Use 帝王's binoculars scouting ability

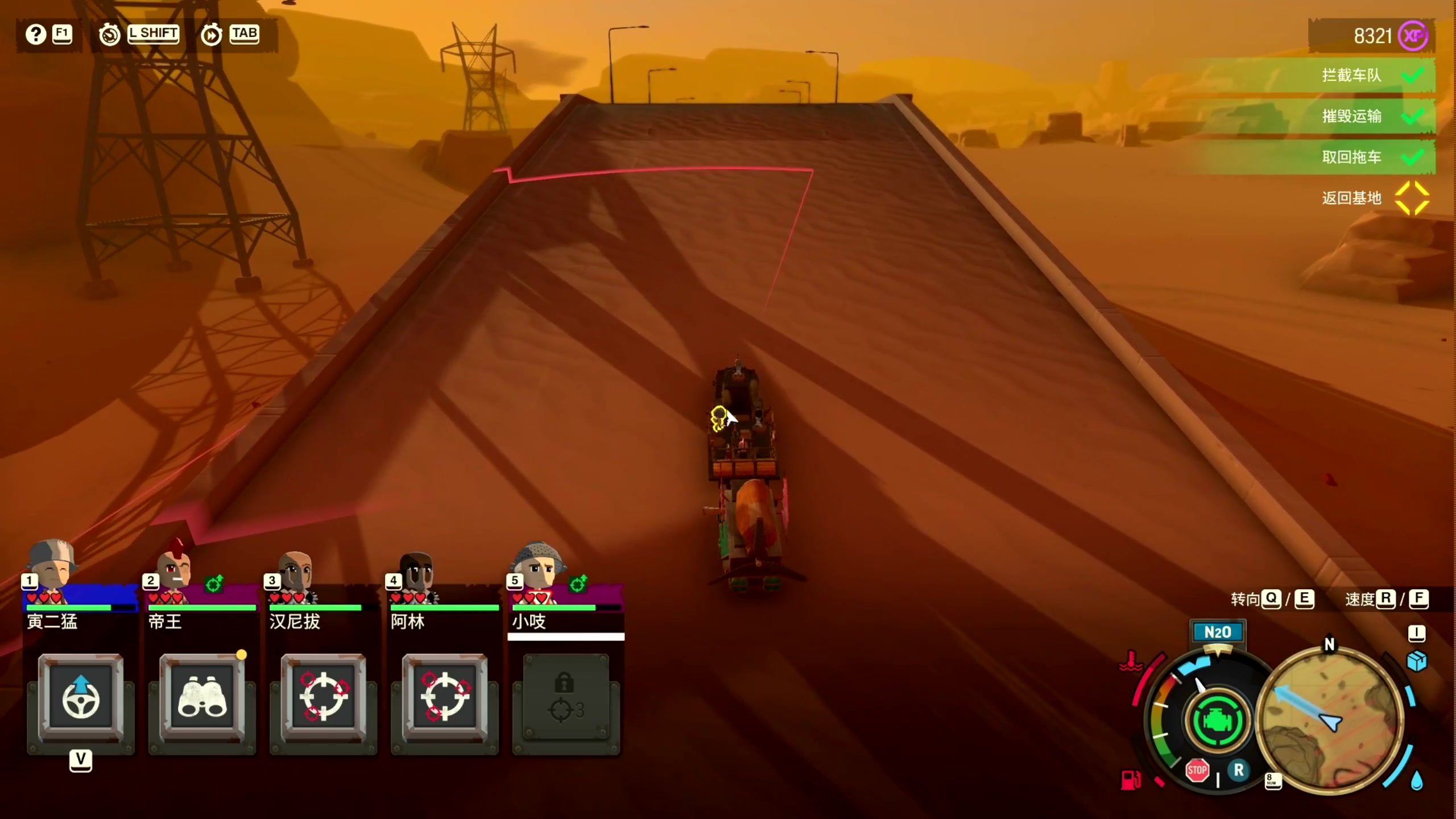tap(202, 700)
